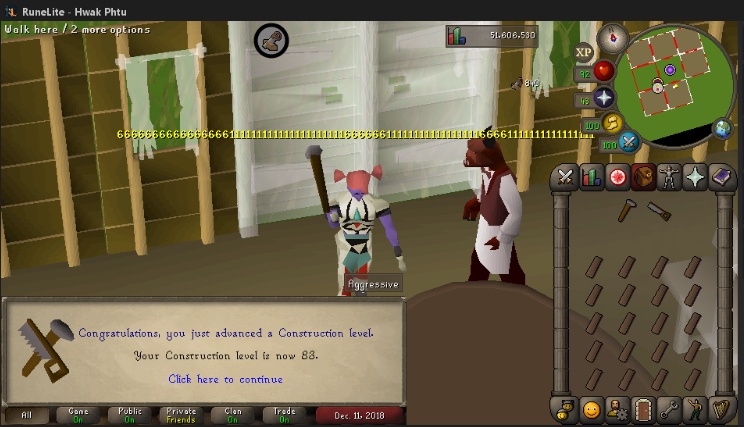744x427 pixels.
Task: Open the Logout door tab
Action: [x=644, y=410]
